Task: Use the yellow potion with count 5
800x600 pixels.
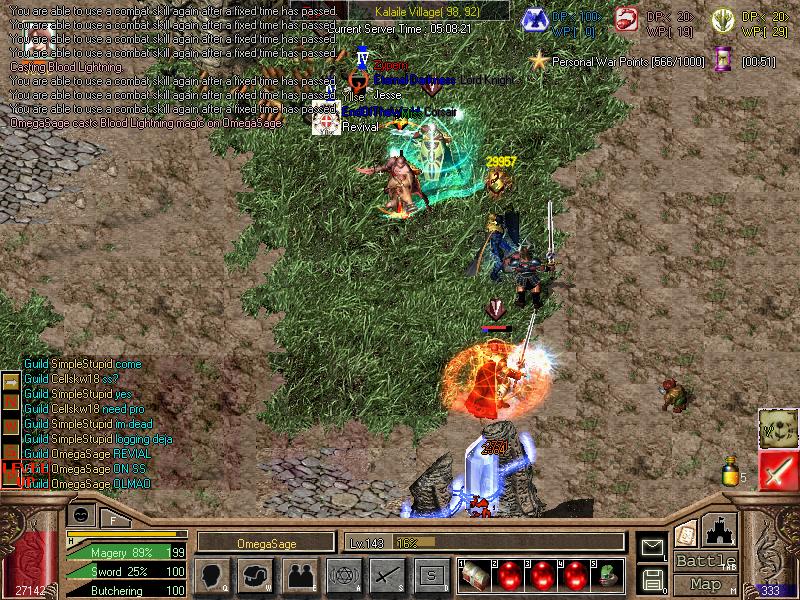Action: pos(731,472)
